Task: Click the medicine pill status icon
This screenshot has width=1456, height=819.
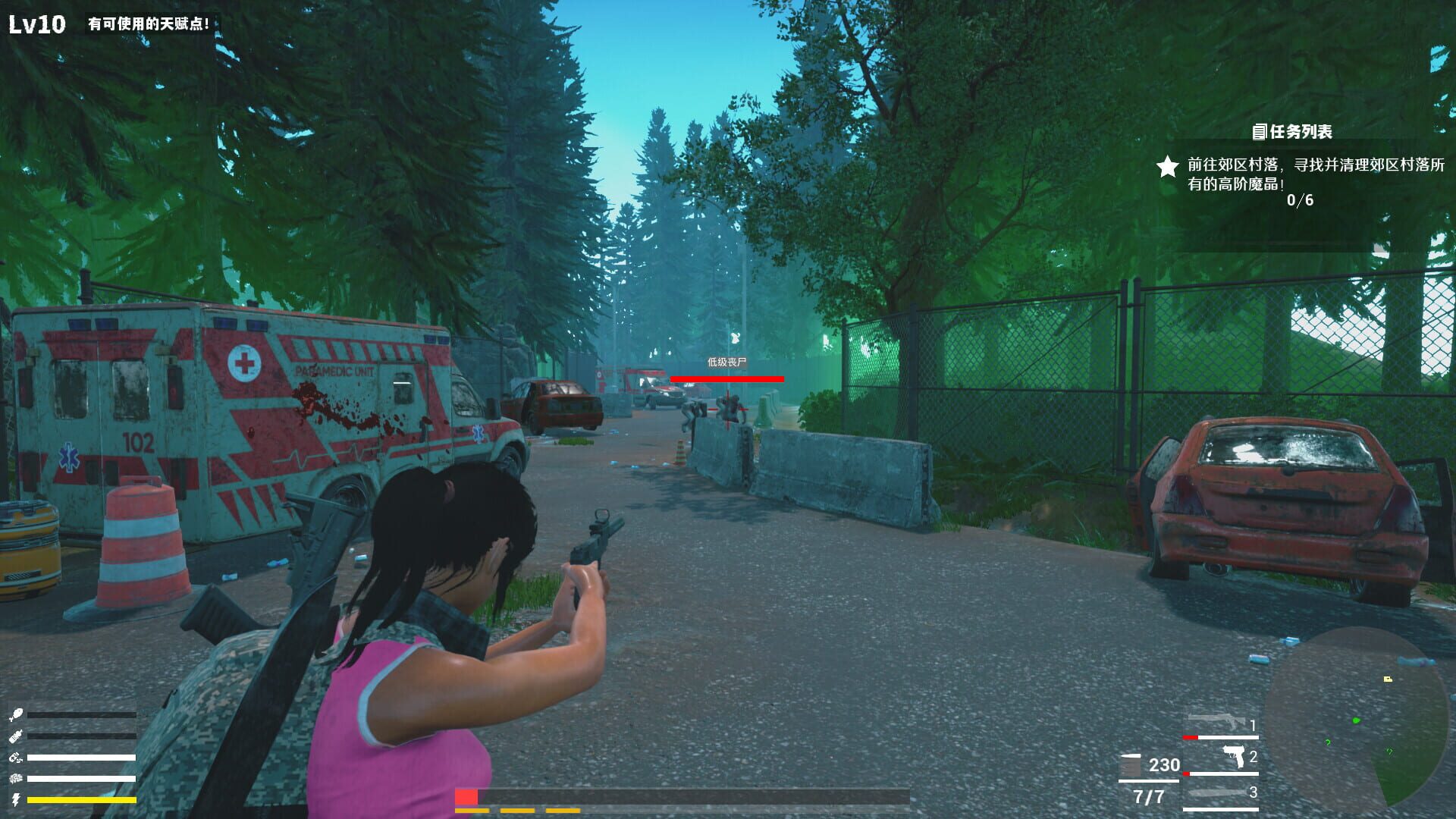Action: pyautogui.click(x=15, y=757)
